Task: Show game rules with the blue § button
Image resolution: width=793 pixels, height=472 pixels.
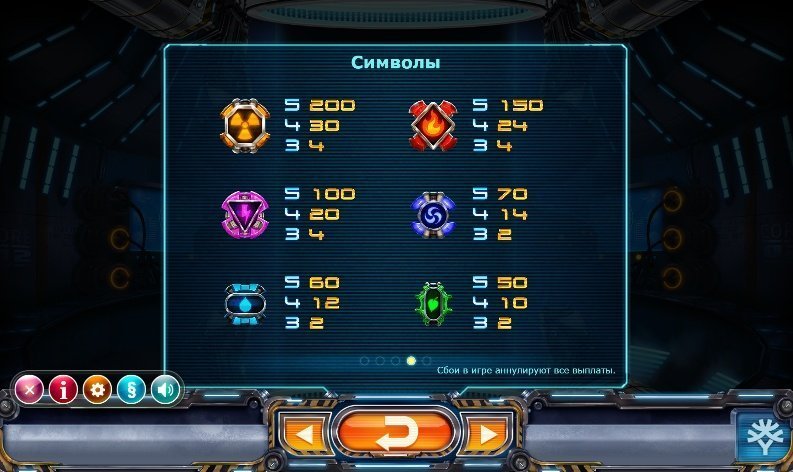Action: pos(131,389)
